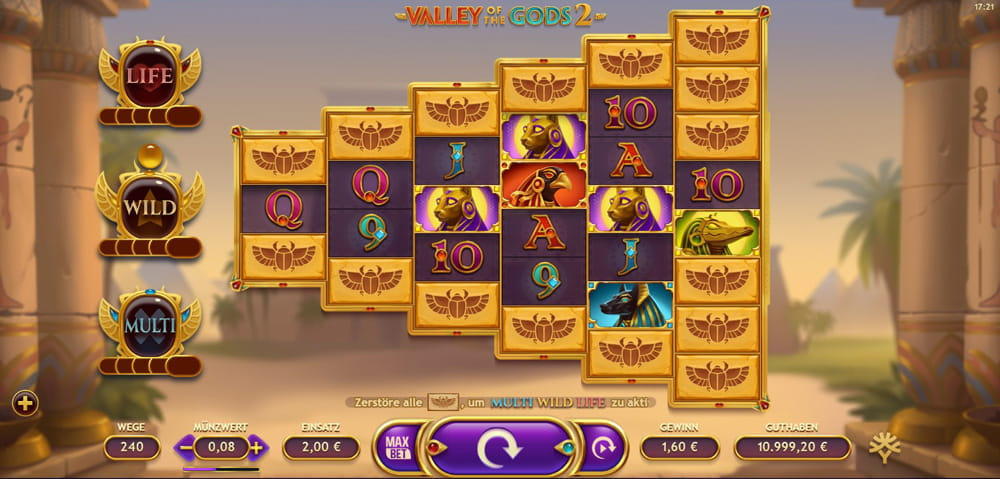
Task: Set the maximum bet with Max Bet
Action: click(396, 448)
